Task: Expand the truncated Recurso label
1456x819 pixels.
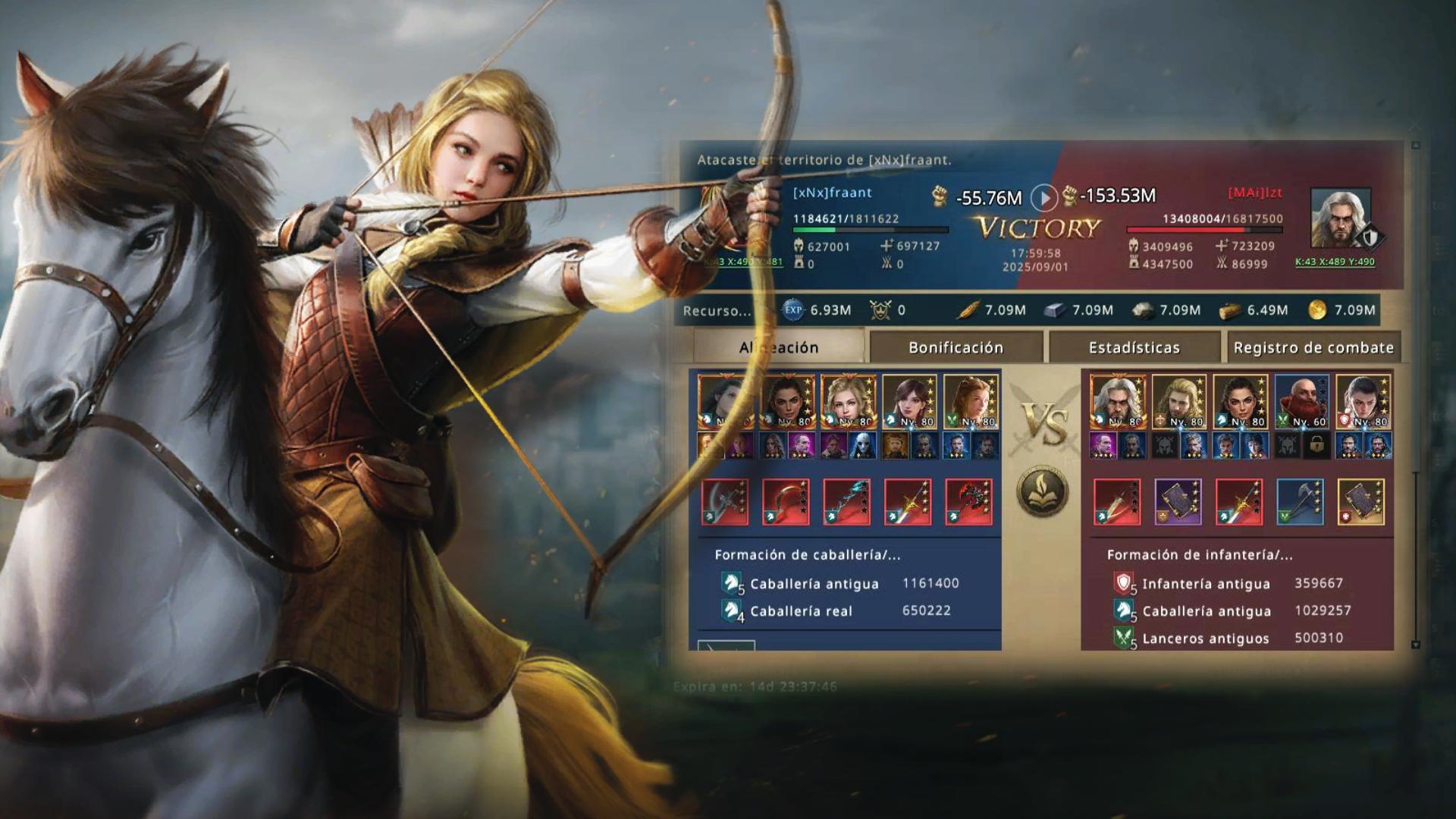Action: point(717,311)
